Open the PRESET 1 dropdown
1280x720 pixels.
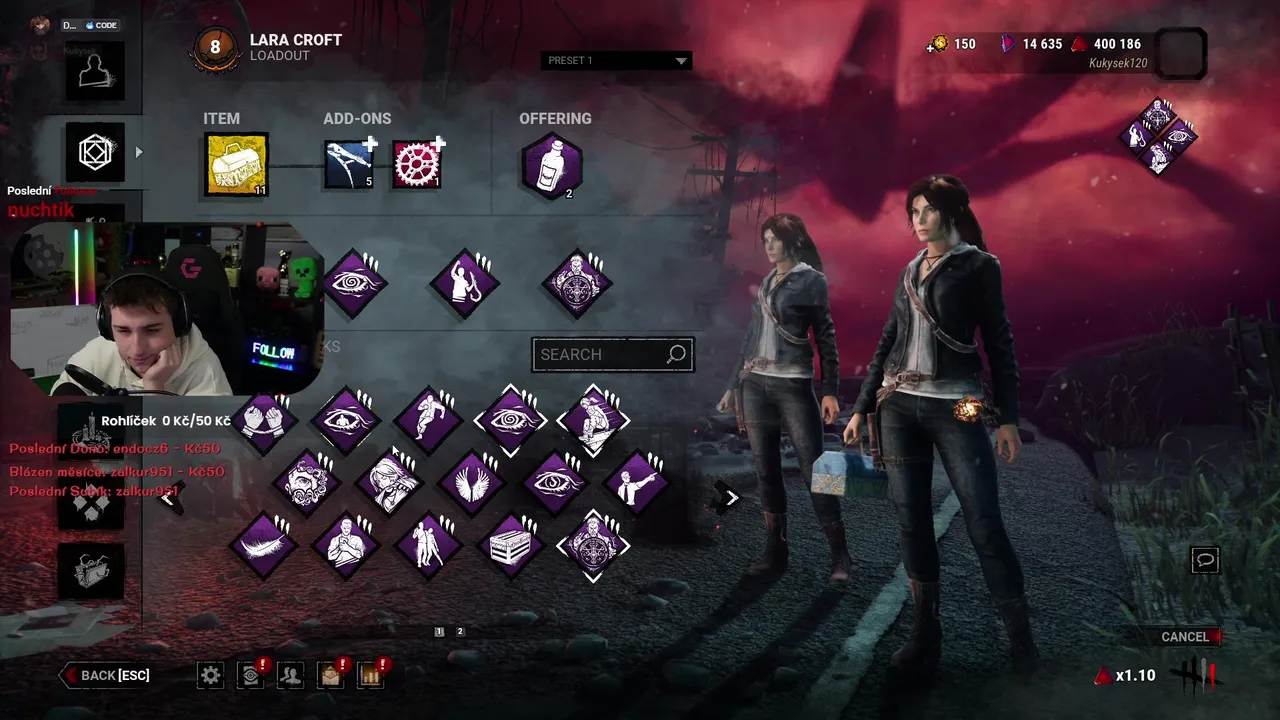616,61
